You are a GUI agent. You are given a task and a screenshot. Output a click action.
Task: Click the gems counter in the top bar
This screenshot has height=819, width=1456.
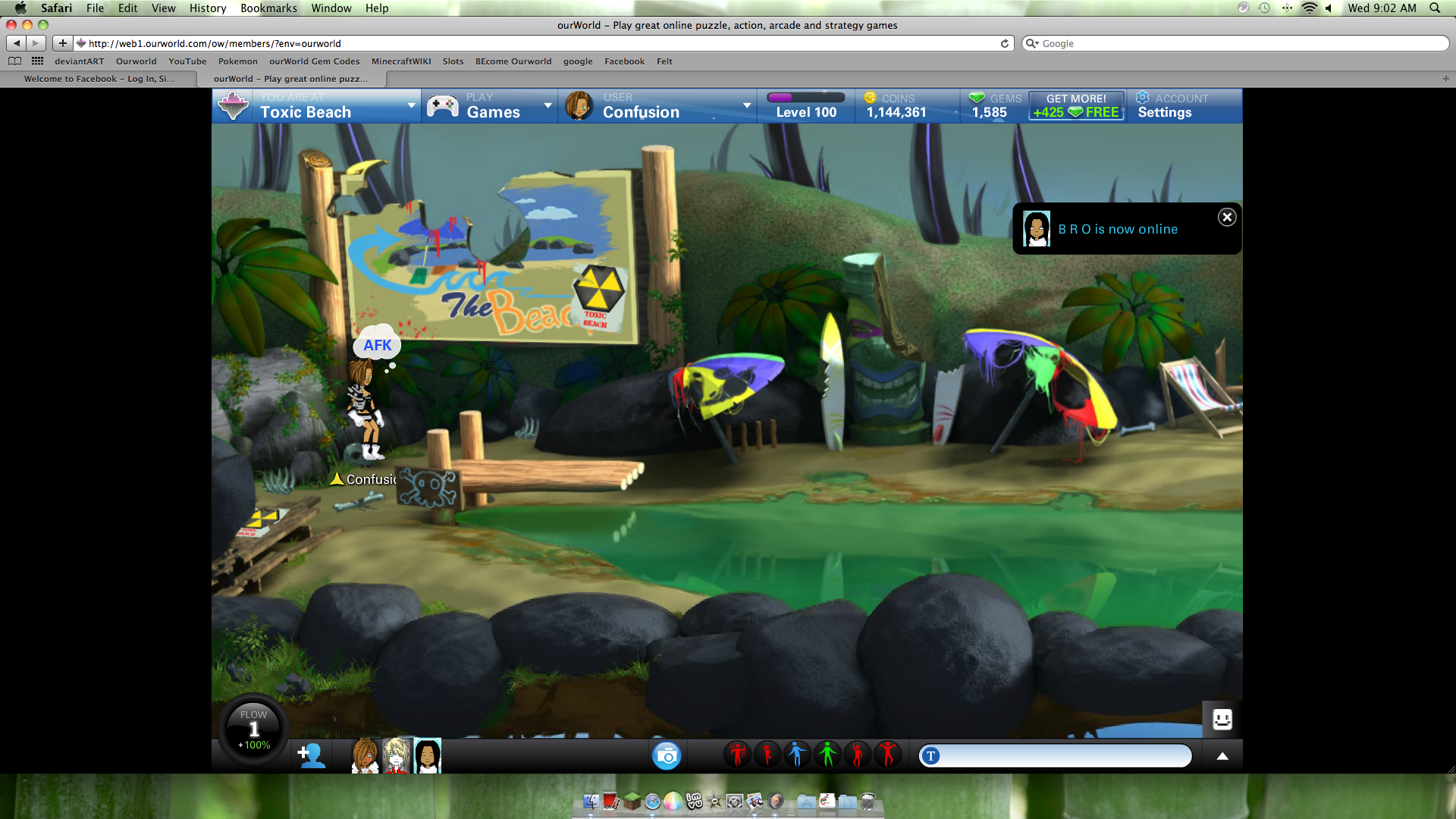tap(994, 106)
